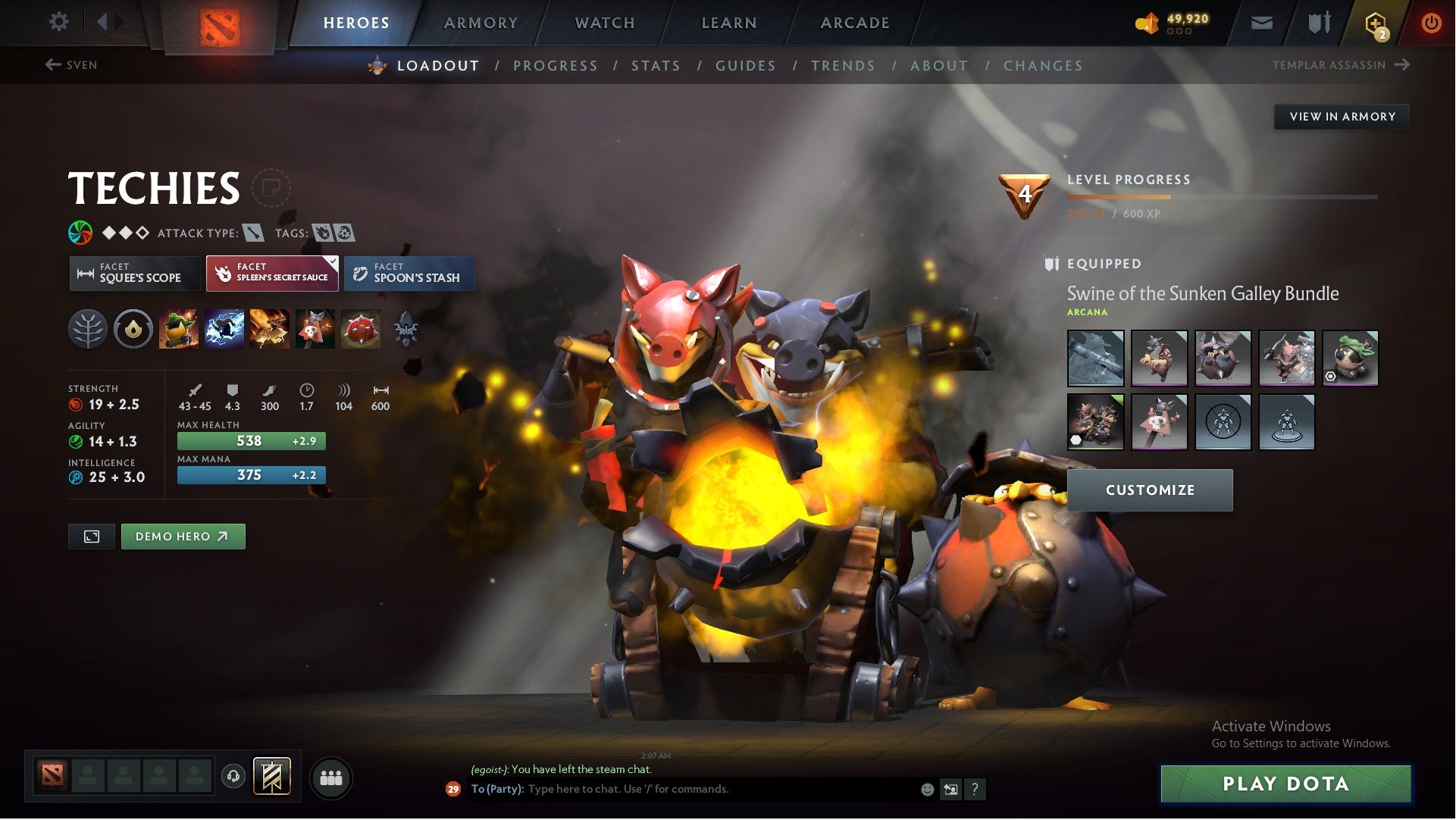Screen dimensions: 1456x820
Task: Open the mail inbox icon in the top bar
Action: coord(1261,22)
